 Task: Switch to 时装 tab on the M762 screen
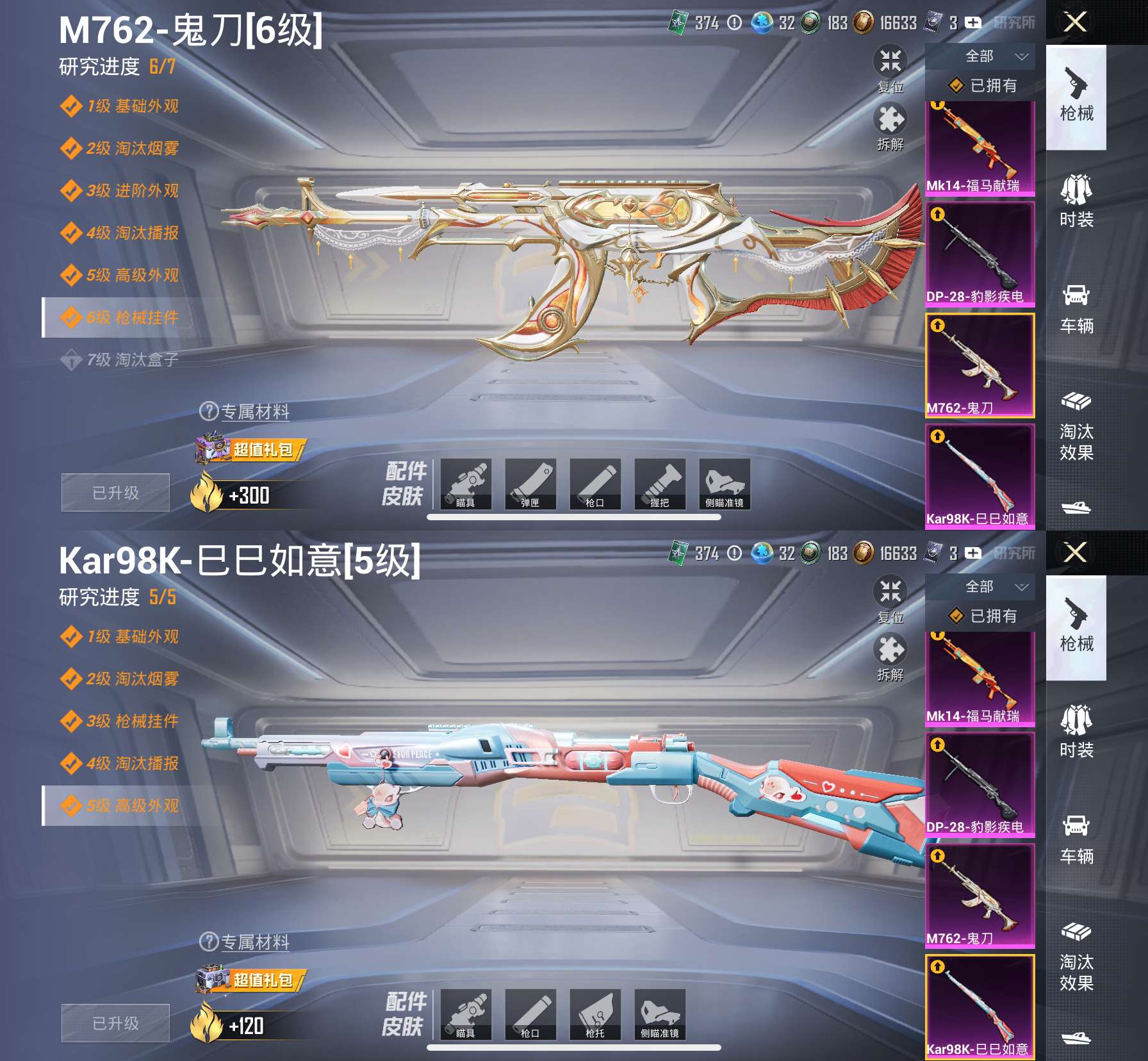(x=1076, y=202)
